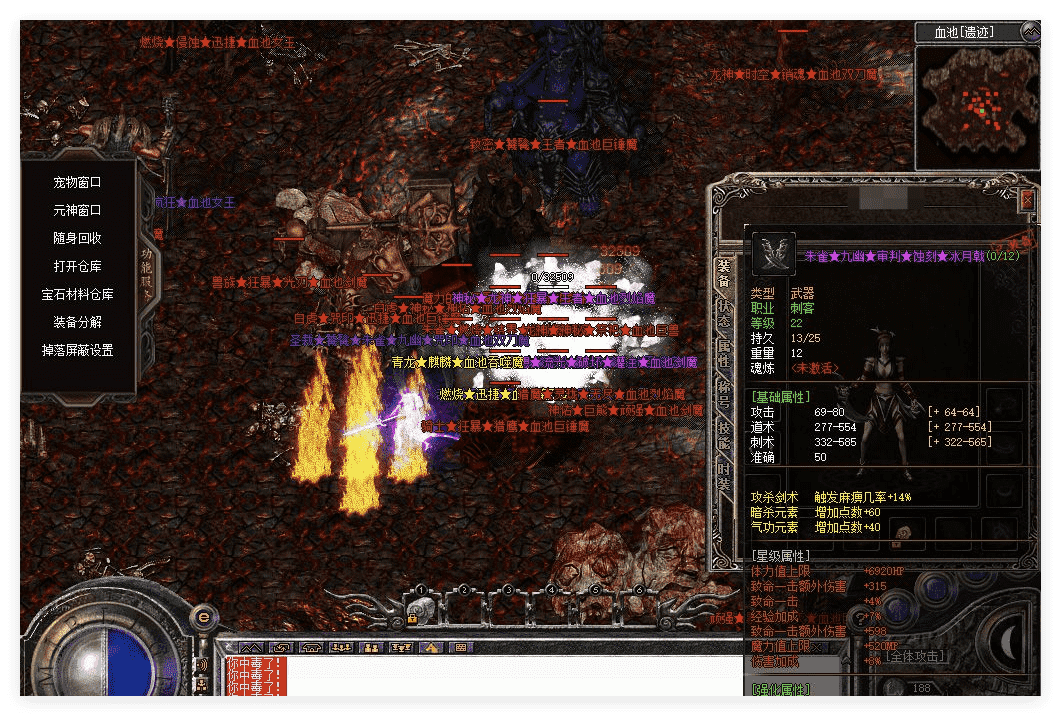Screen dimensions: 1061x716
Task: Open gem material warehouse (宝石材料仓库)
Action: pyautogui.click(x=77, y=295)
